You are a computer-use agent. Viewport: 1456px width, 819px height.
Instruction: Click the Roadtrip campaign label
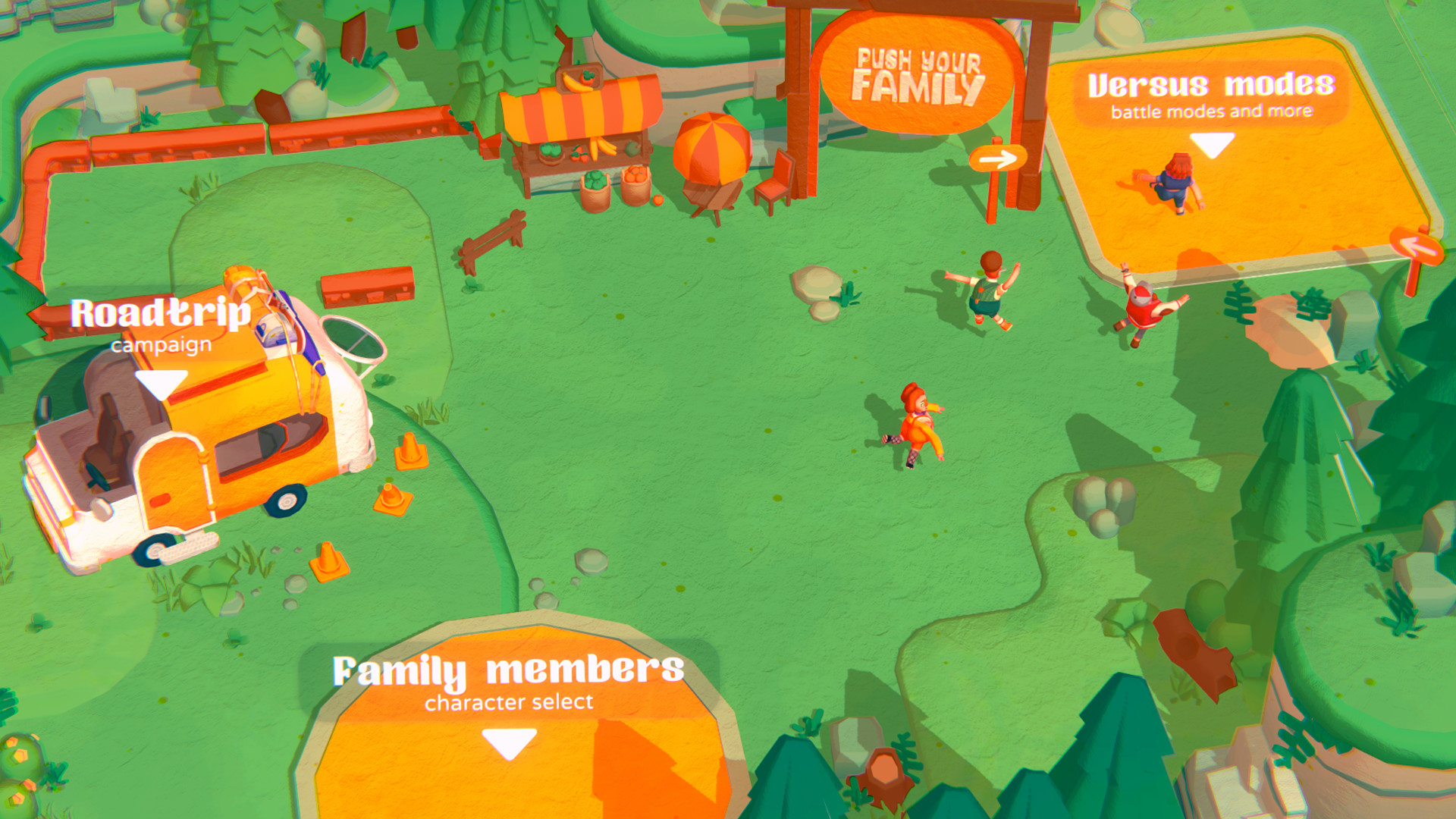[x=160, y=312]
